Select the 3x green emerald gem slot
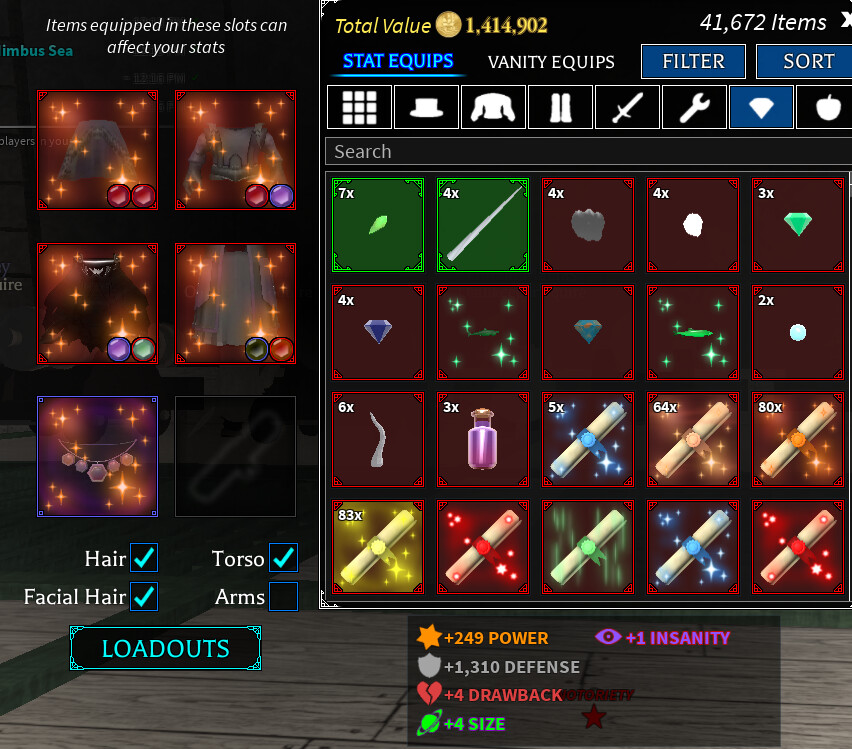This screenshot has height=749, width=852. tap(797, 225)
